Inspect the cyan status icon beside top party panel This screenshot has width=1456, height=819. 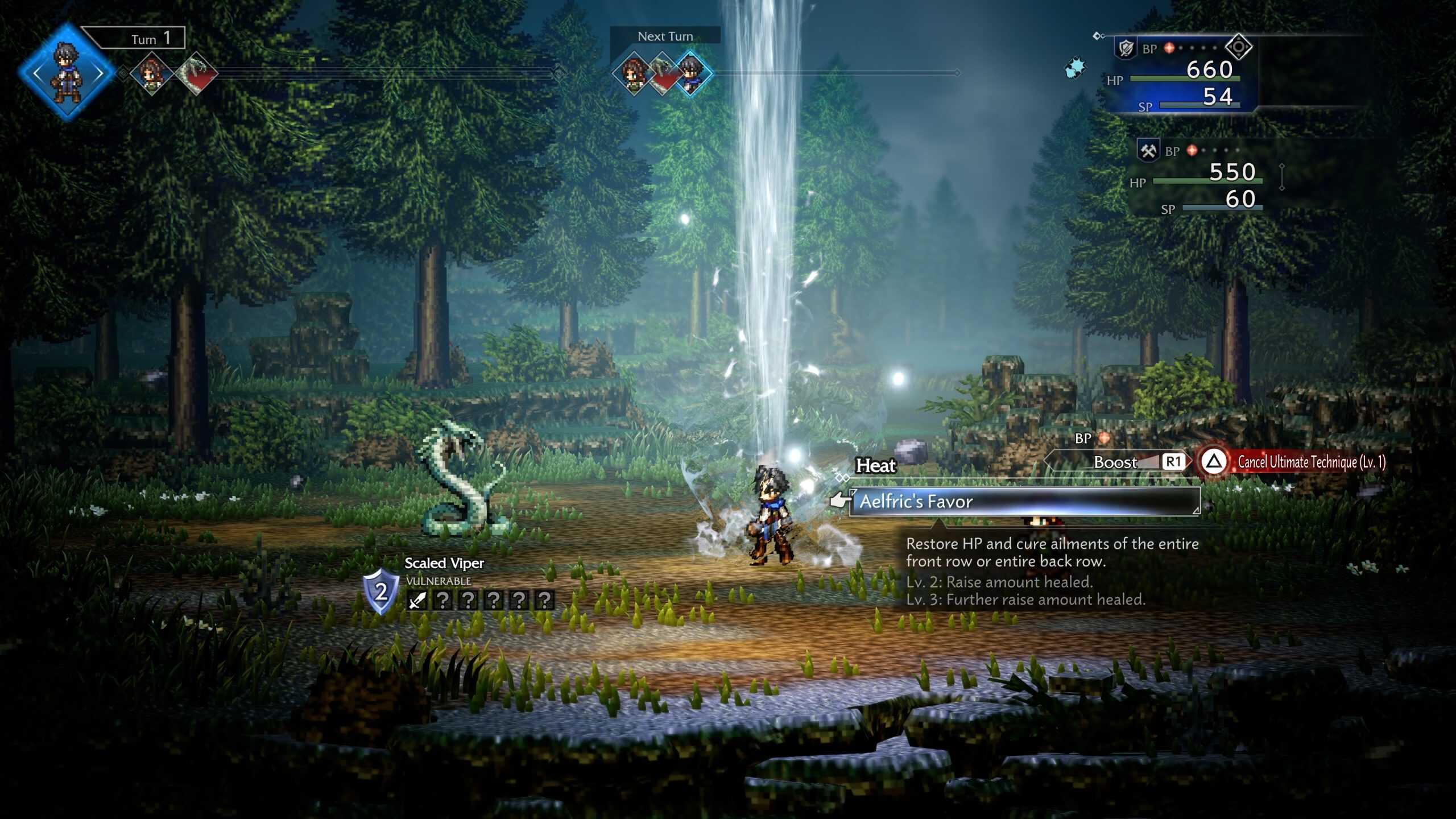point(1074,68)
